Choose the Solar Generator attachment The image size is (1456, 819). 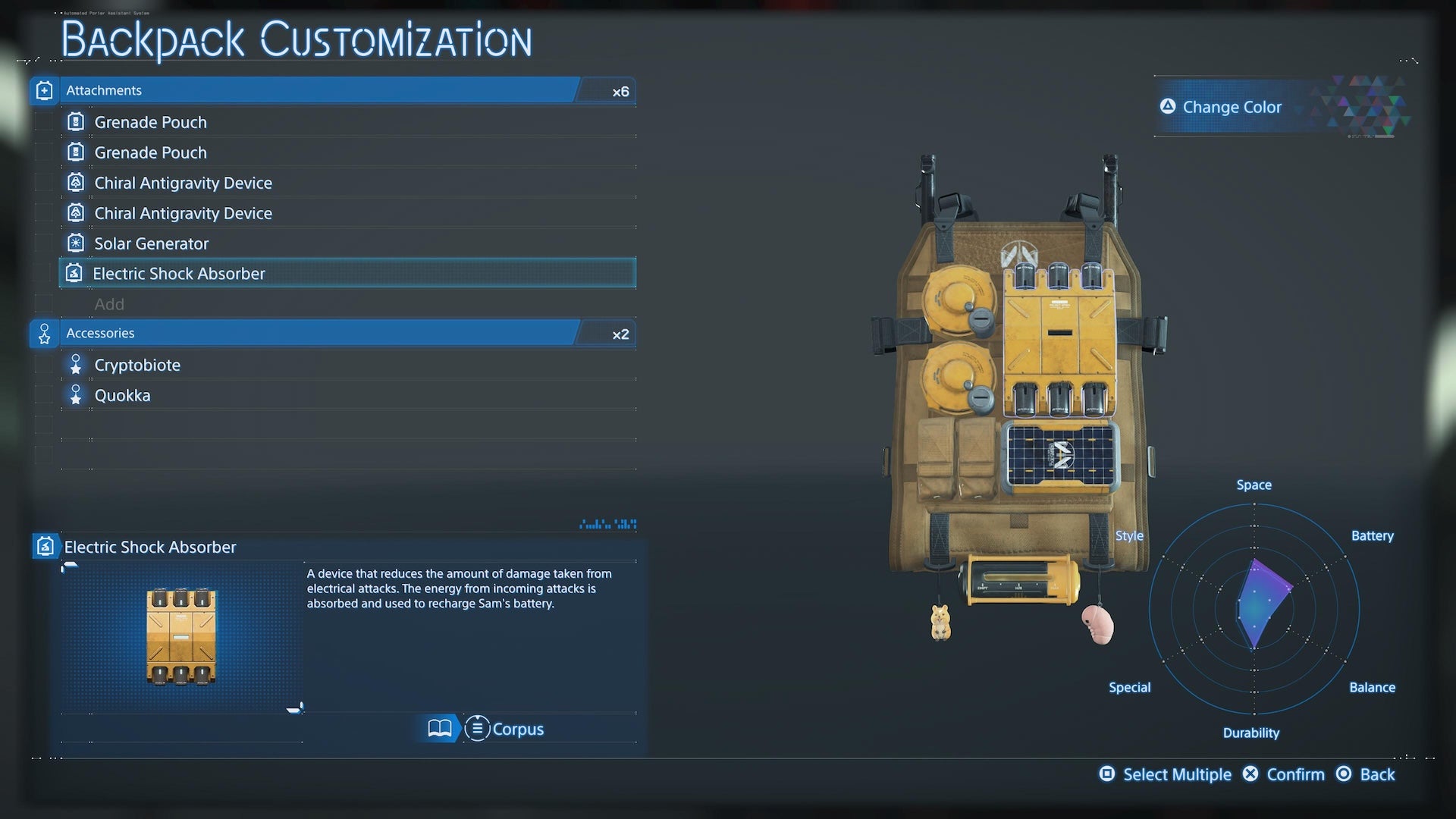151,243
